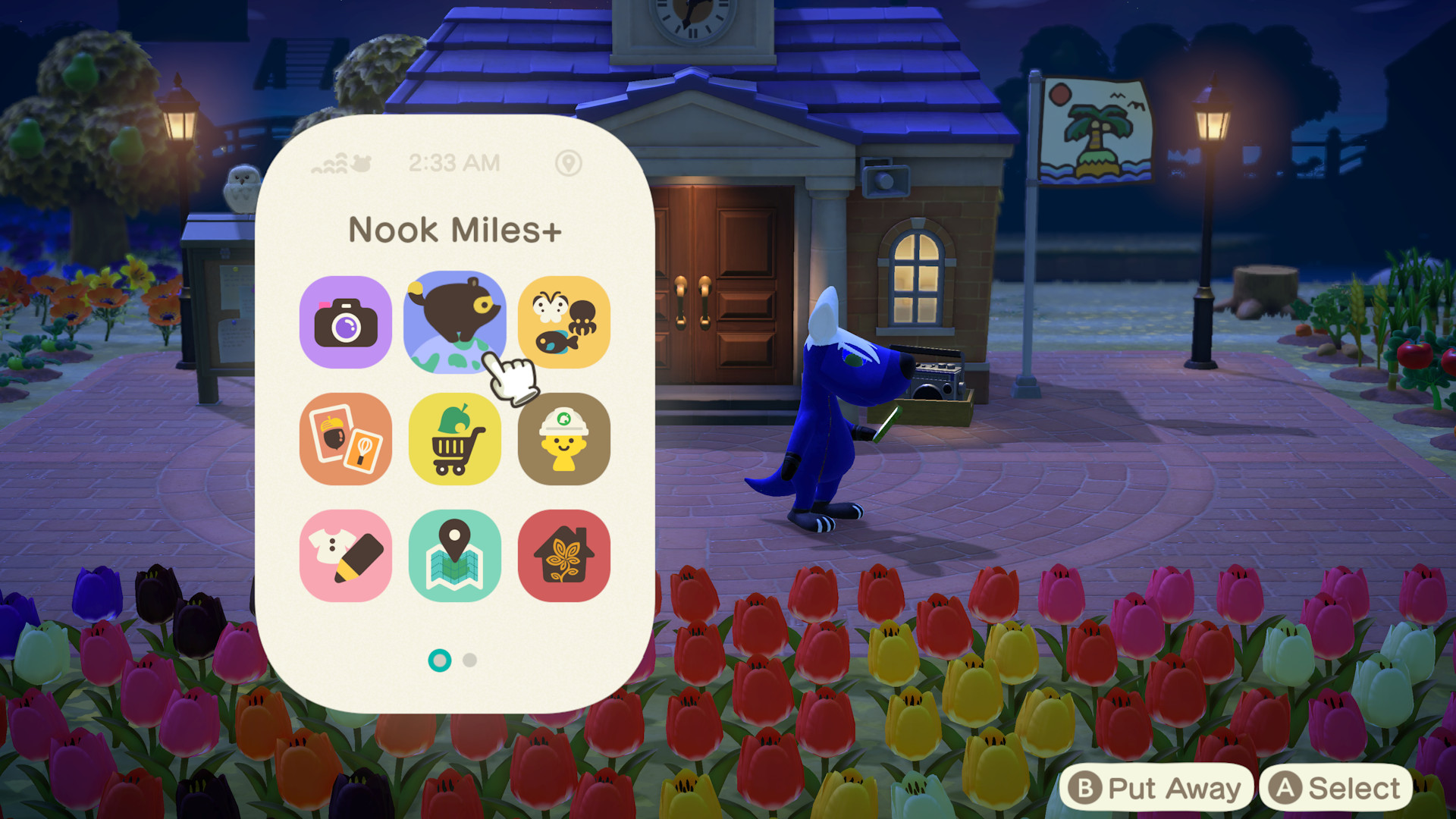This screenshot has height=819, width=1456.
Task: Click the A button circle prompt
Action: [x=1289, y=789]
